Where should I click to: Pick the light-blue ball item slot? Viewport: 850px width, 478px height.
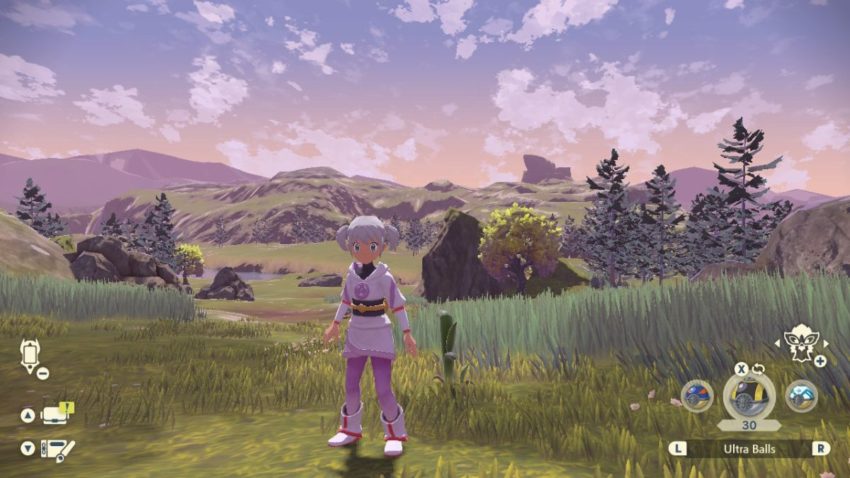(800, 396)
